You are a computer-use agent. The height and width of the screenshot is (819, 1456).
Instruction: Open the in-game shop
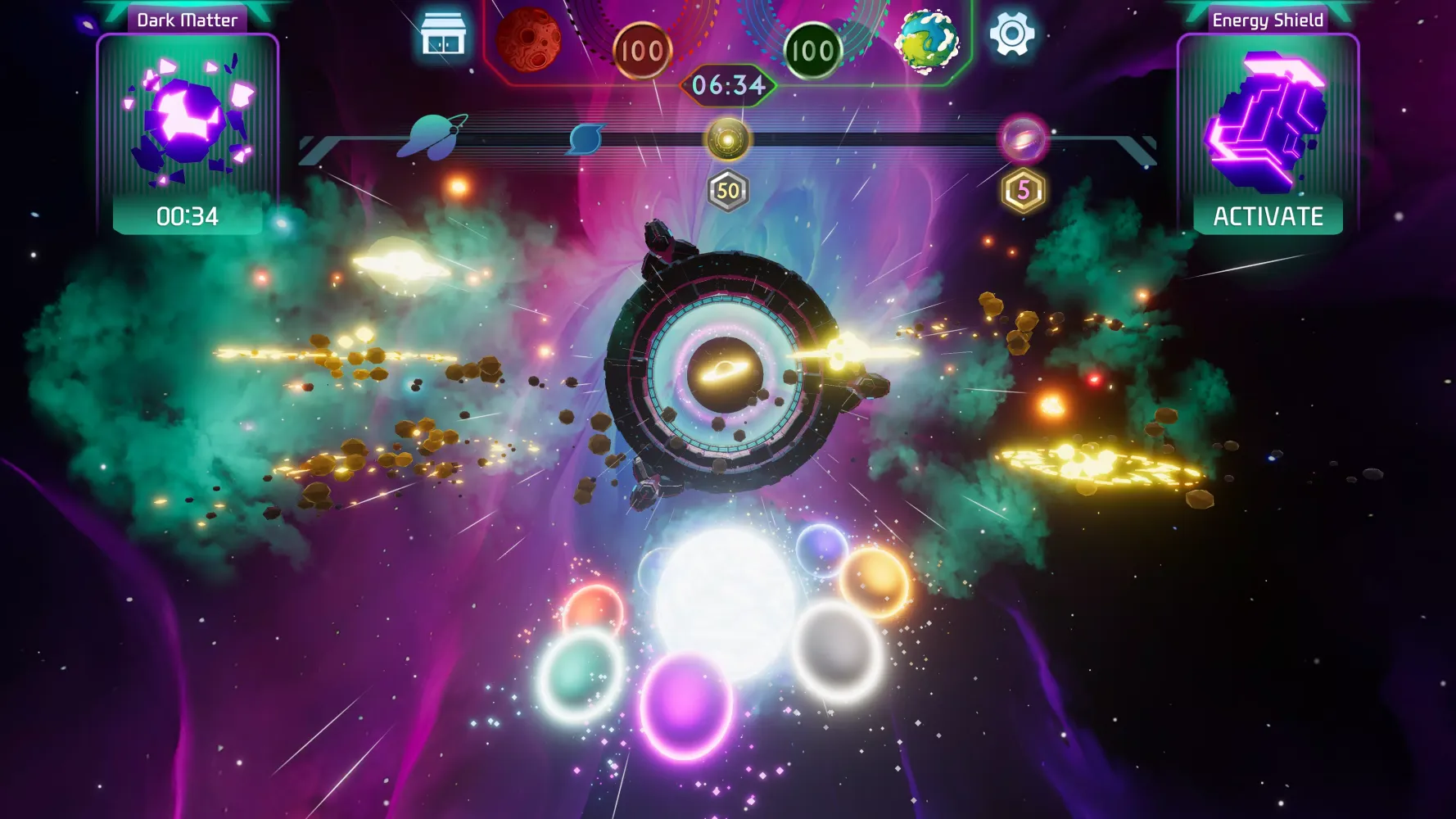point(444,34)
